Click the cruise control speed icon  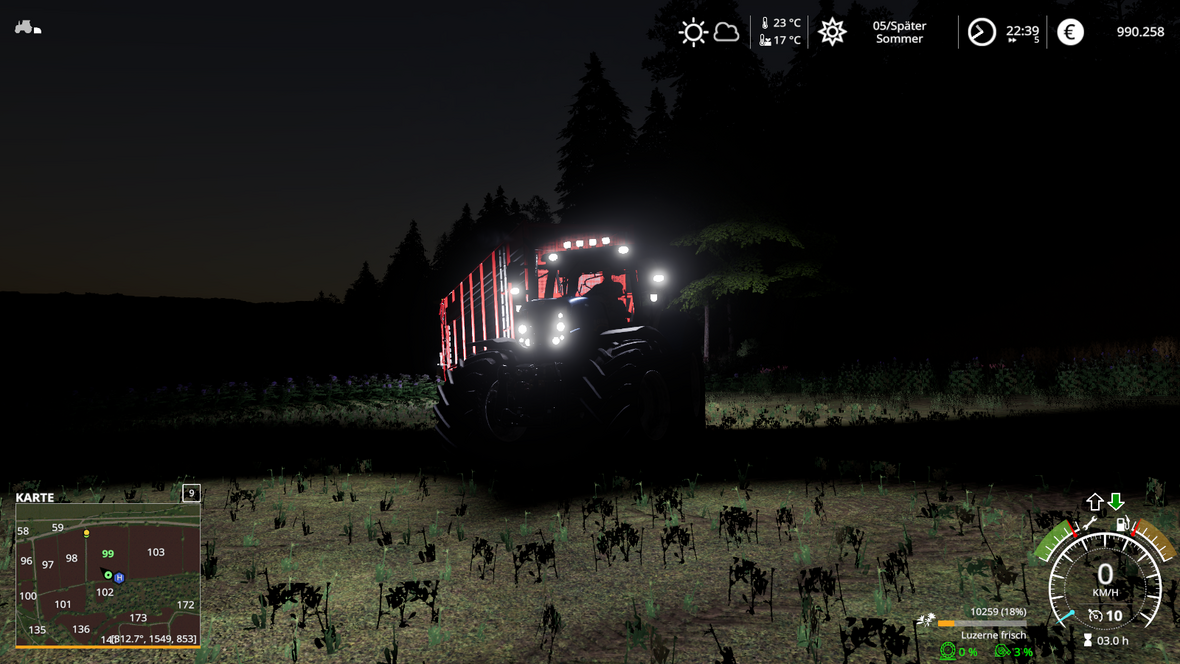[1095, 616]
